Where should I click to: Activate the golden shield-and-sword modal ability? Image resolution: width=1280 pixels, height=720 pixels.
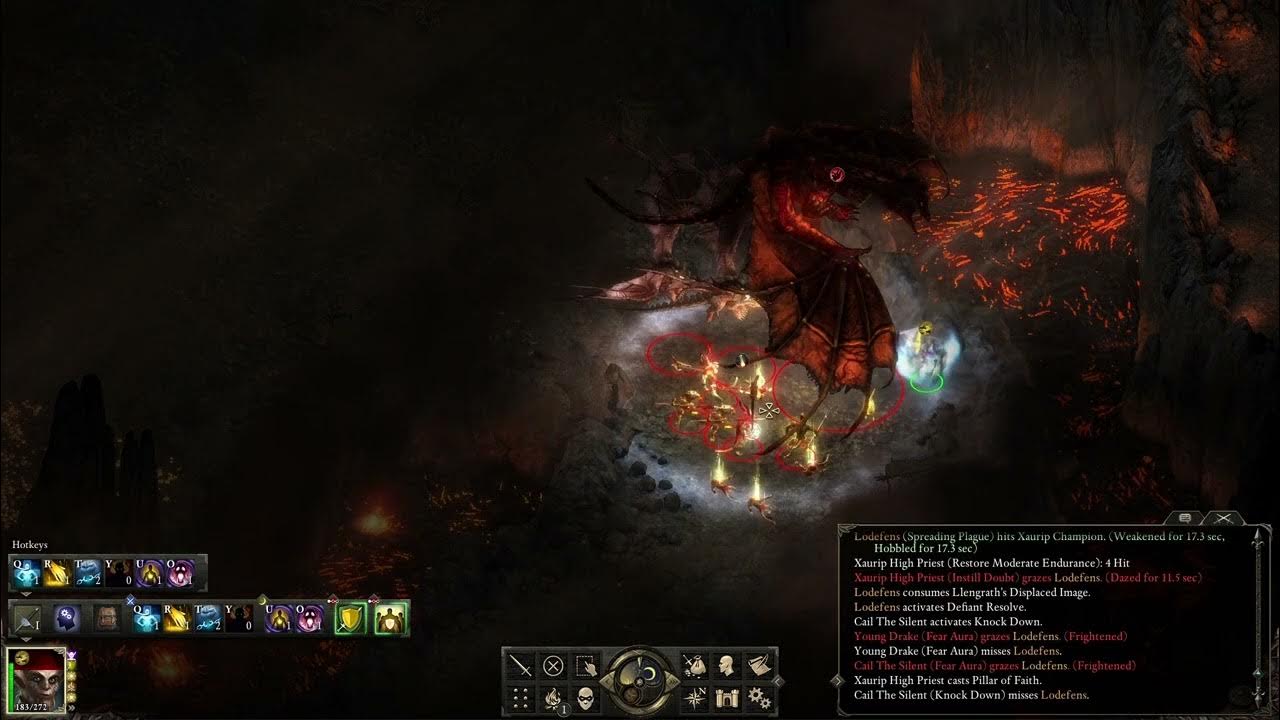(349, 619)
